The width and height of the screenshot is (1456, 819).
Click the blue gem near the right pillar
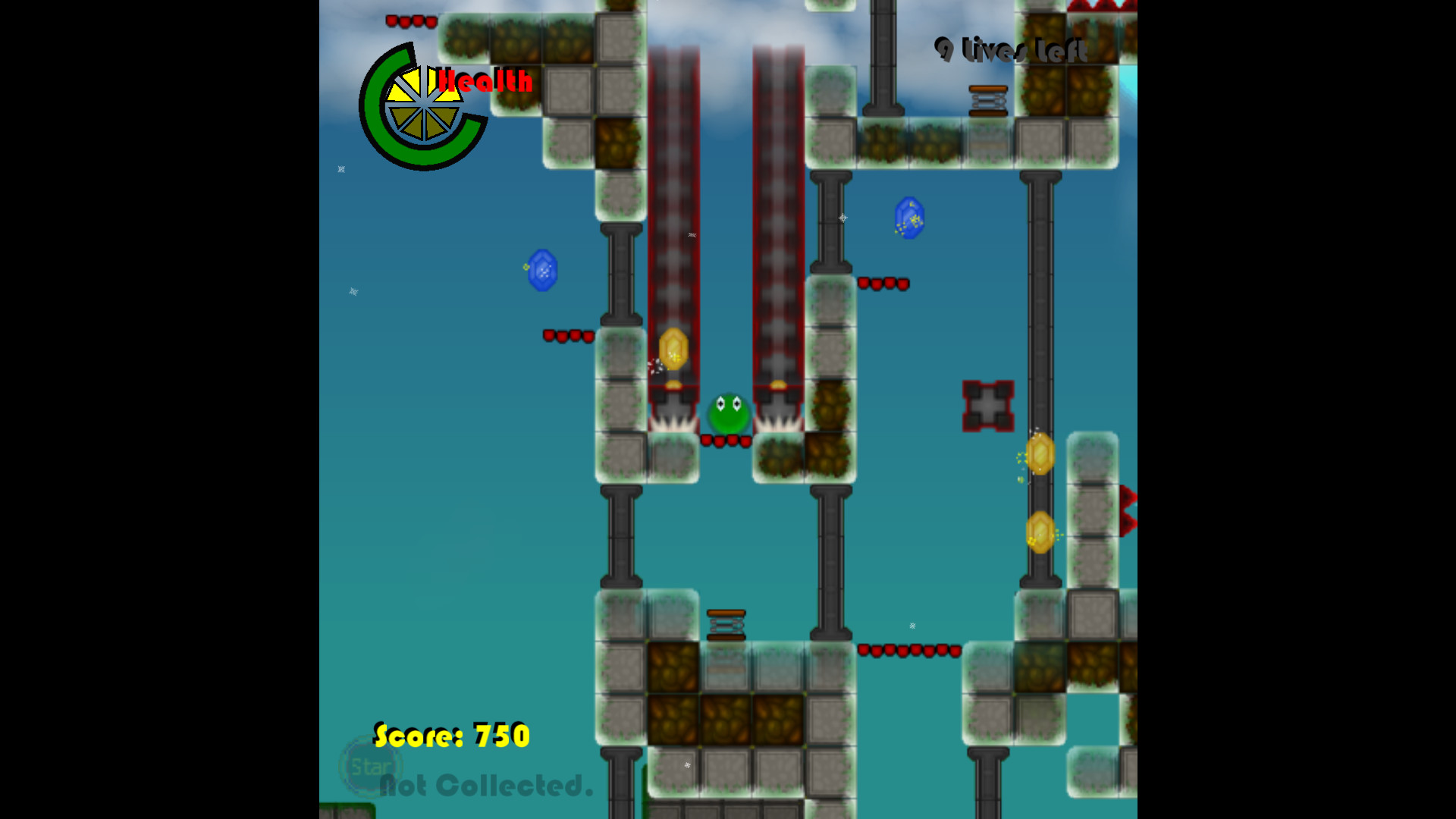pyautogui.click(x=908, y=218)
